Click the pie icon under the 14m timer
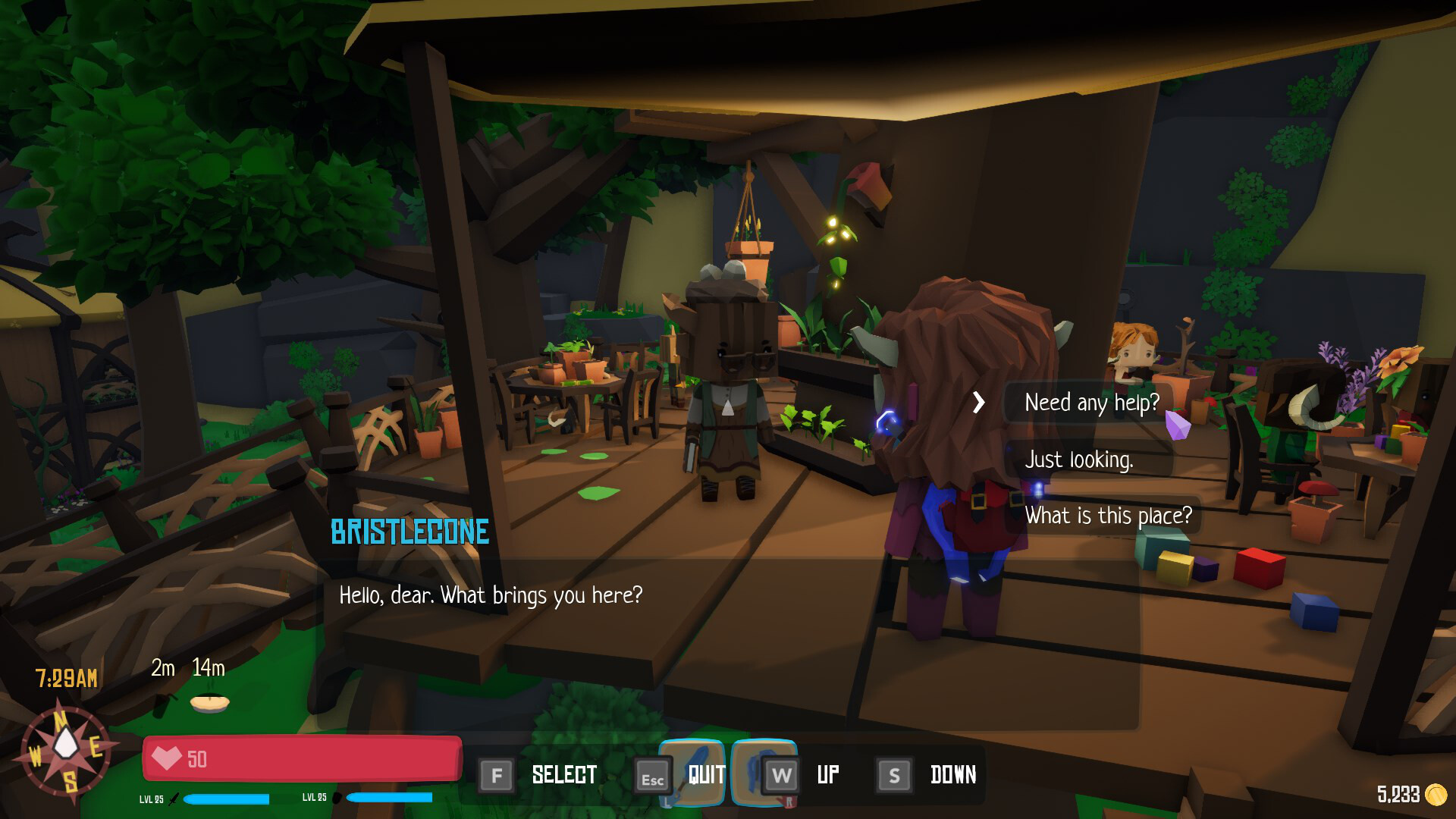The height and width of the screenshot is (819, 1456). (210, 705)
